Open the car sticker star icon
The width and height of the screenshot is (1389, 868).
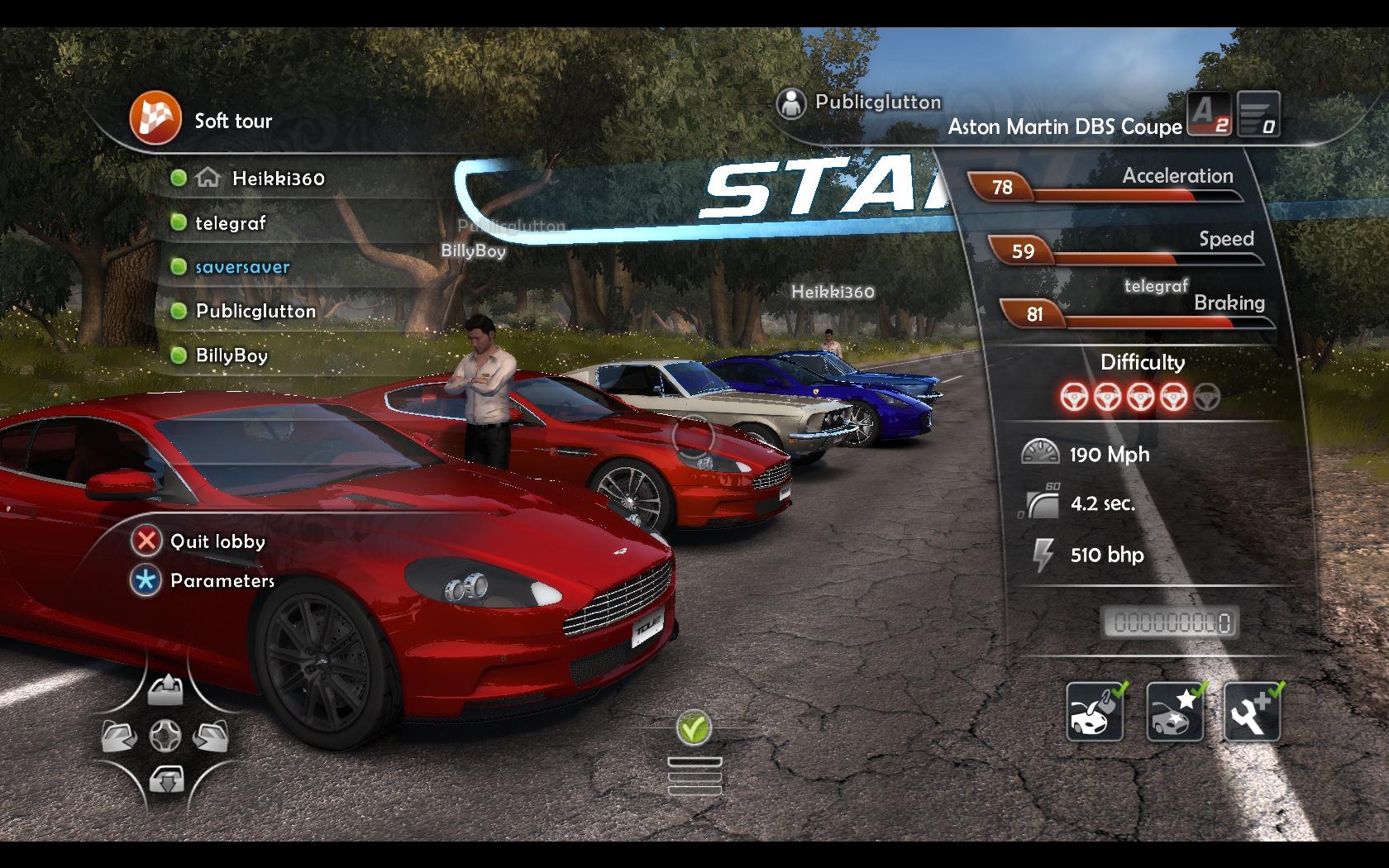coord(1174,712)
